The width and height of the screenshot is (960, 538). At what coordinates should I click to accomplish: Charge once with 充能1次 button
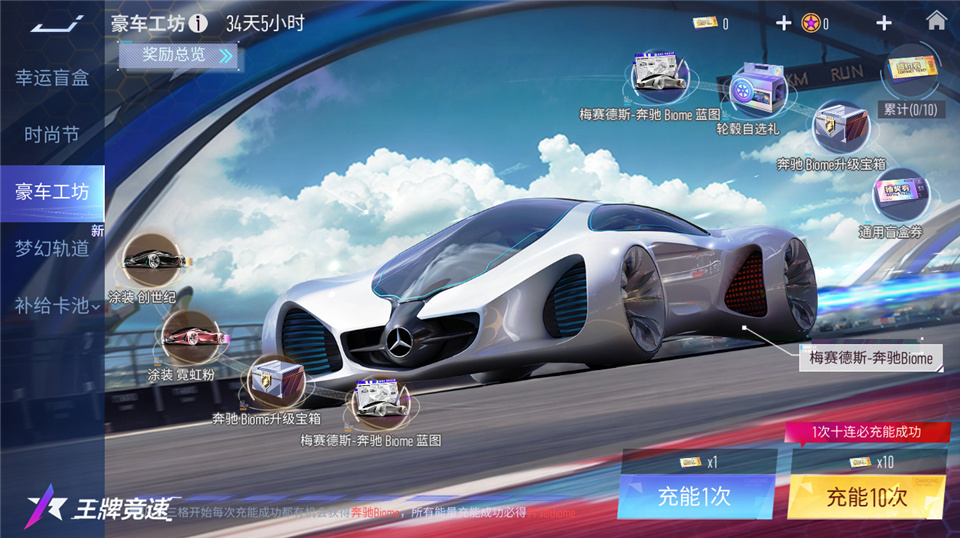[x=696, y=497]
